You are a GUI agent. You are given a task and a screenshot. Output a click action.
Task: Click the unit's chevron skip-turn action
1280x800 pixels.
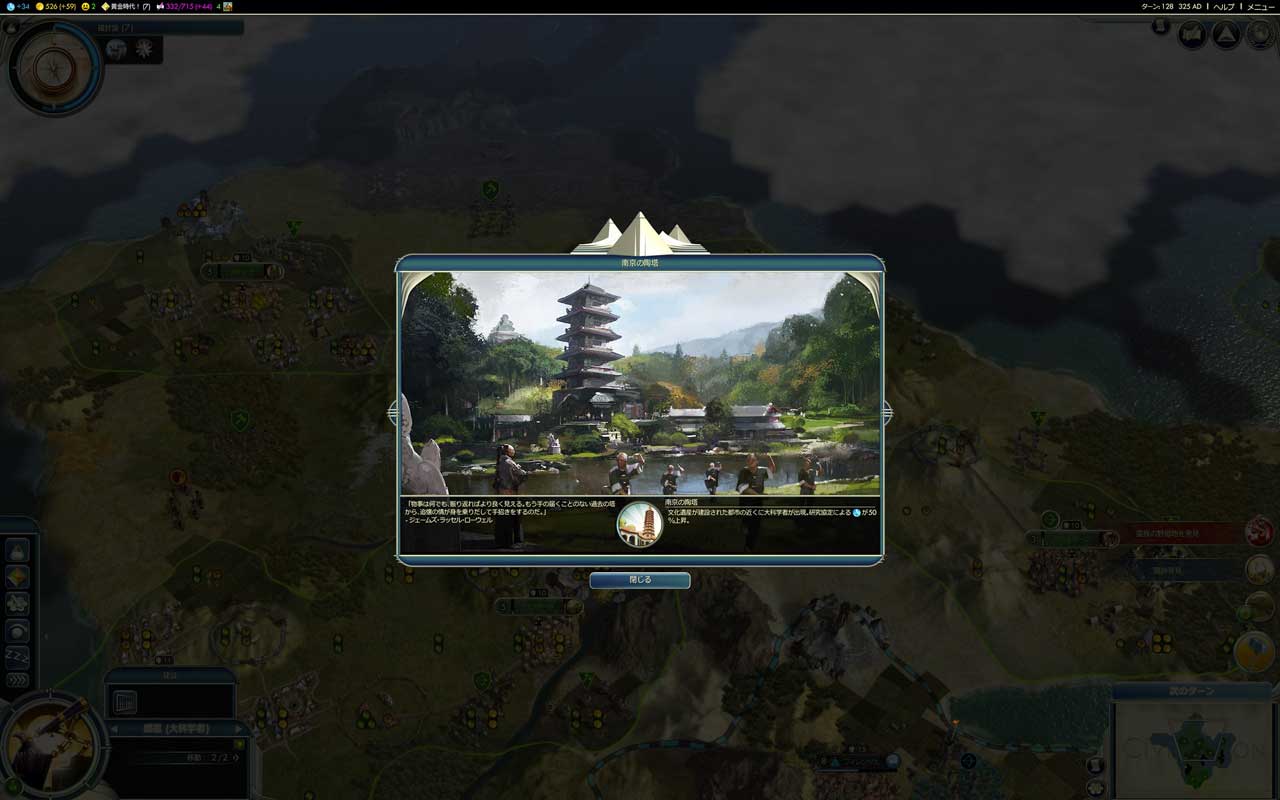[17, 681]
